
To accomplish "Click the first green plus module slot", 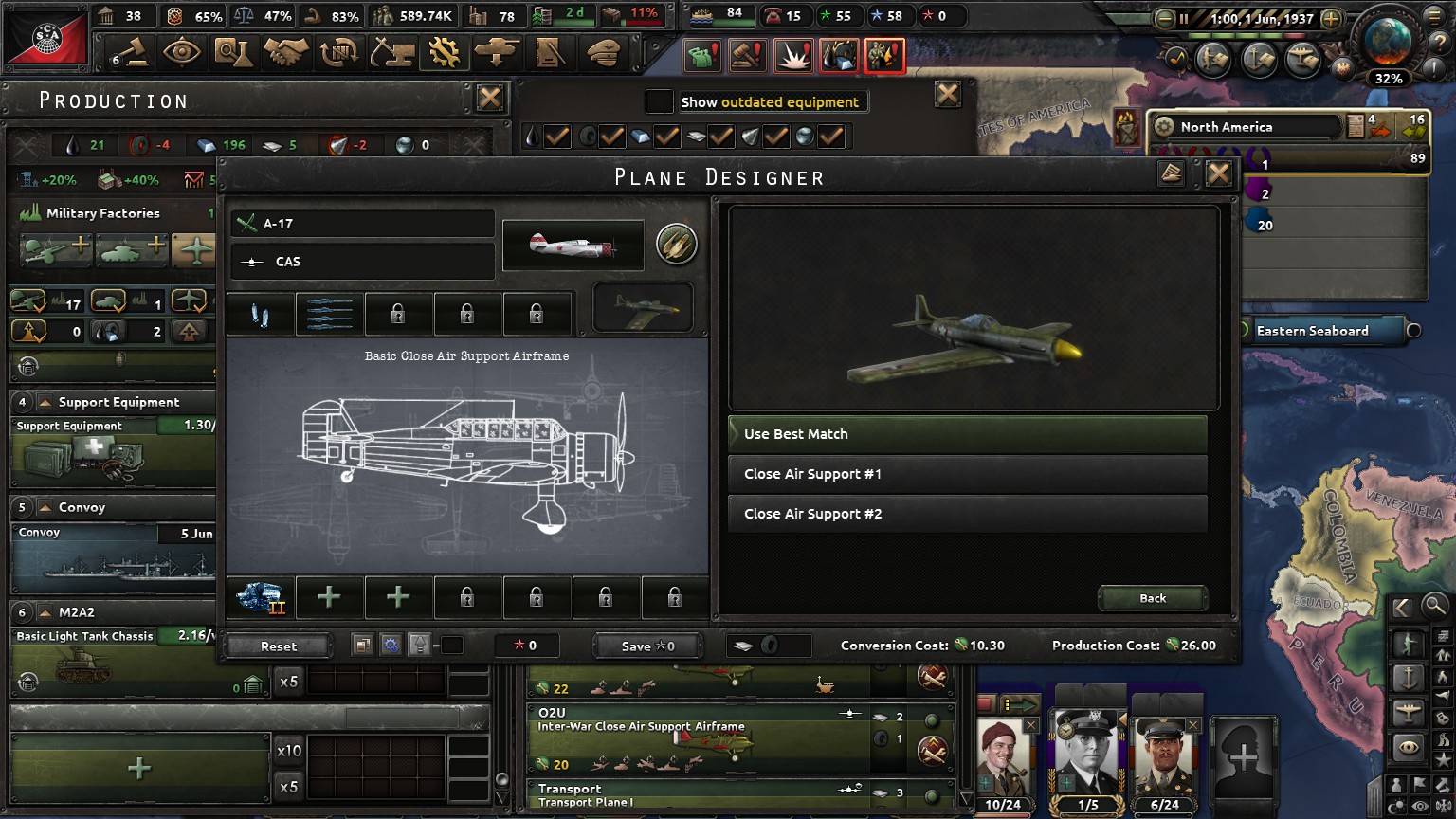I will (x=329, y=597).
